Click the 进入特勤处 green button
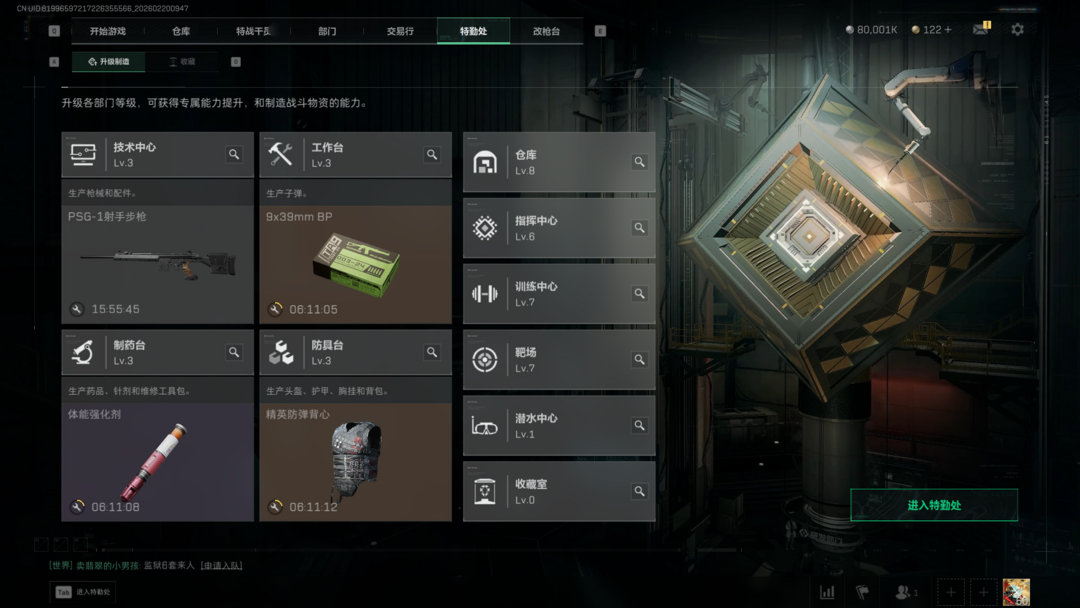 (934, 505)
